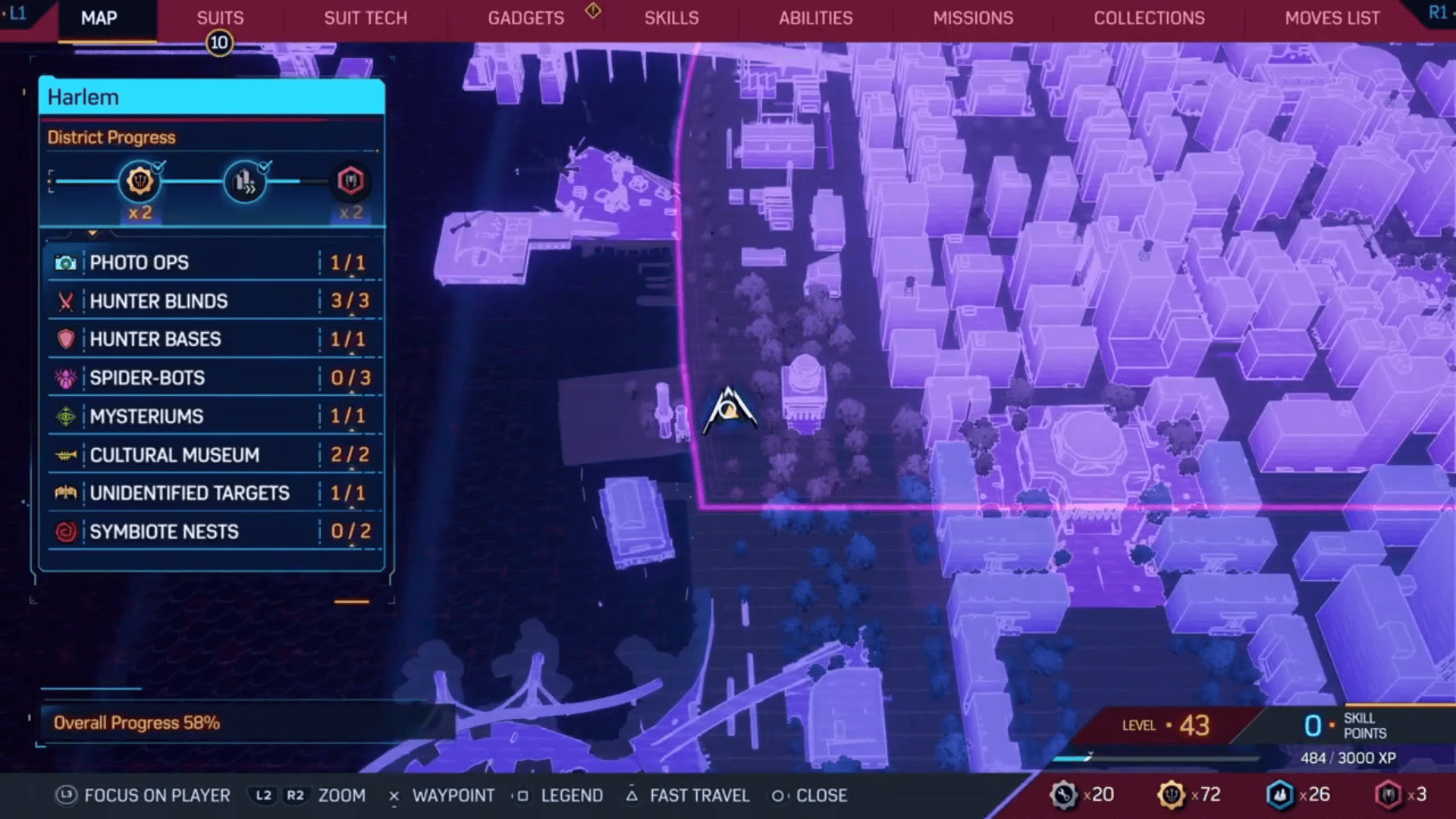Click the Tech Parts wrench icon in bottom bar
This screenshot has height=819, width=1456.
(1064, 795)
